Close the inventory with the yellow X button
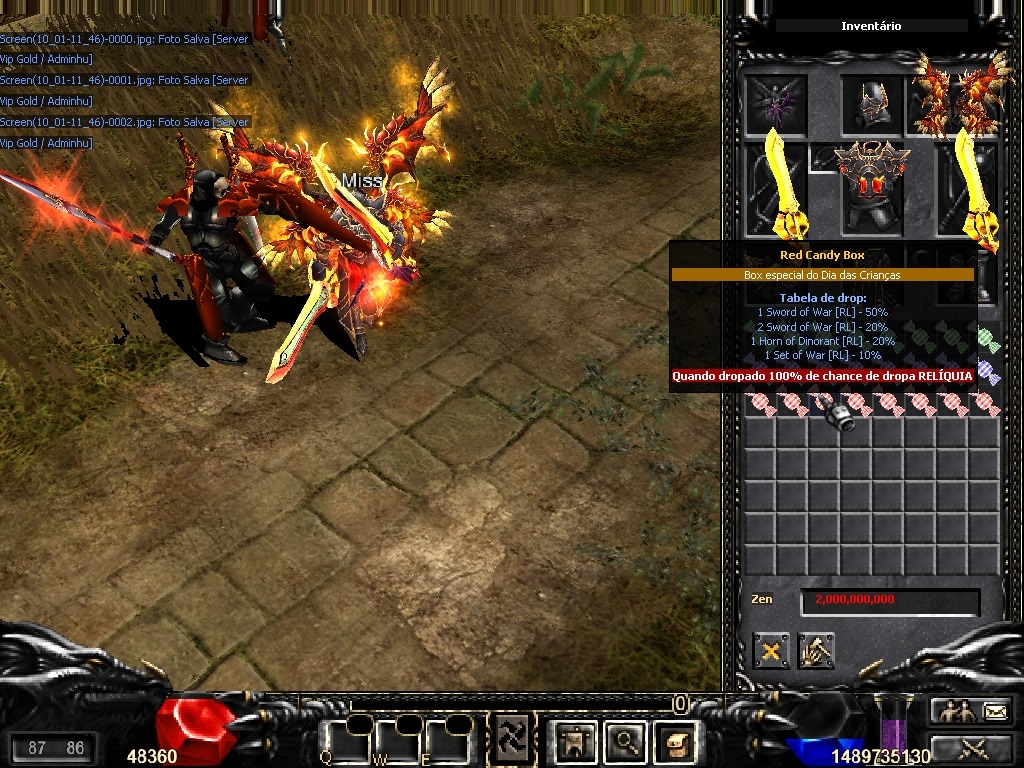This screenshot has height=768, width=1024. pyautogui.click(x=771, y=651)
